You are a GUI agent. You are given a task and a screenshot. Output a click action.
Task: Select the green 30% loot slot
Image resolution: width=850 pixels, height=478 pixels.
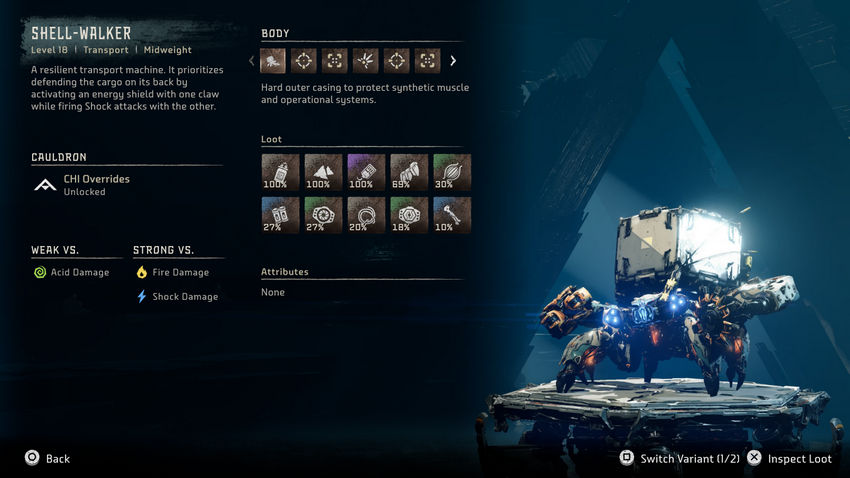pos(451,172)
